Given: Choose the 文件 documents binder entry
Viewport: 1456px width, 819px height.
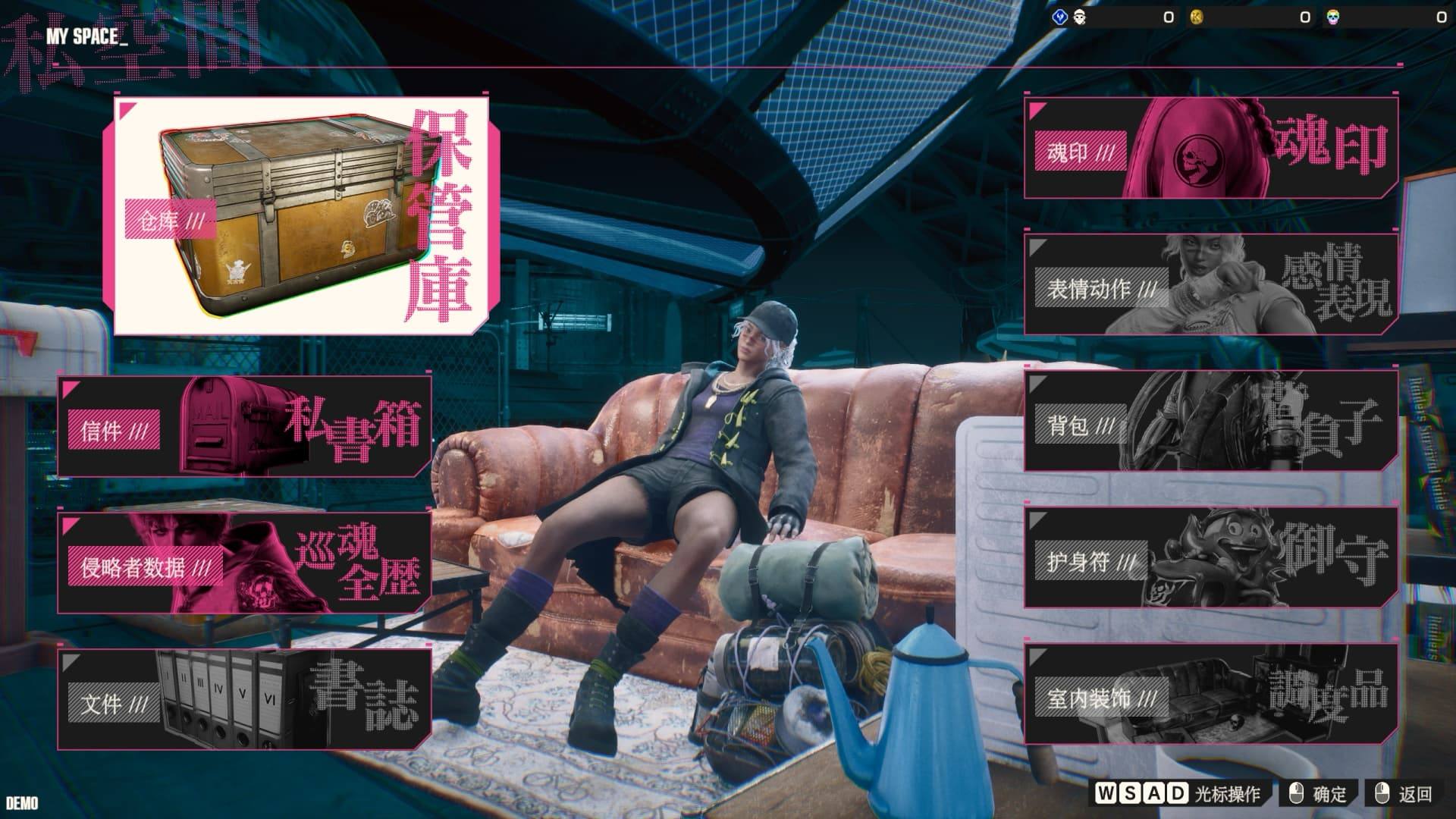Looking at the screenshot, I should point(244,699).
